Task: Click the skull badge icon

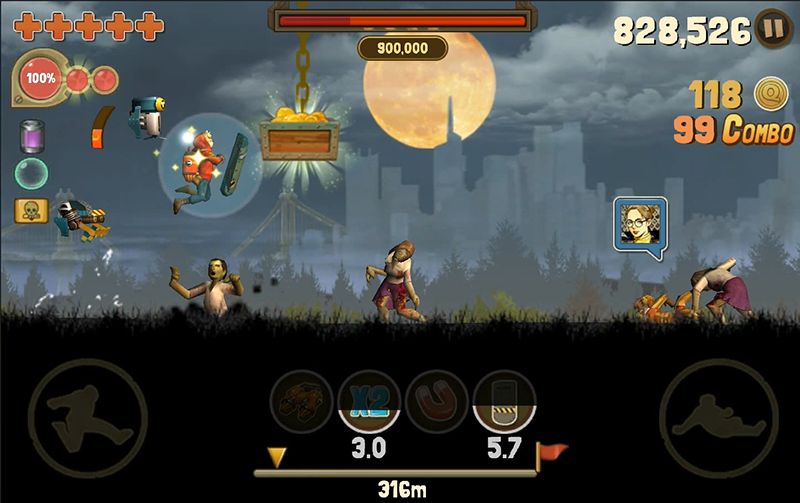Action: (28, 211)
